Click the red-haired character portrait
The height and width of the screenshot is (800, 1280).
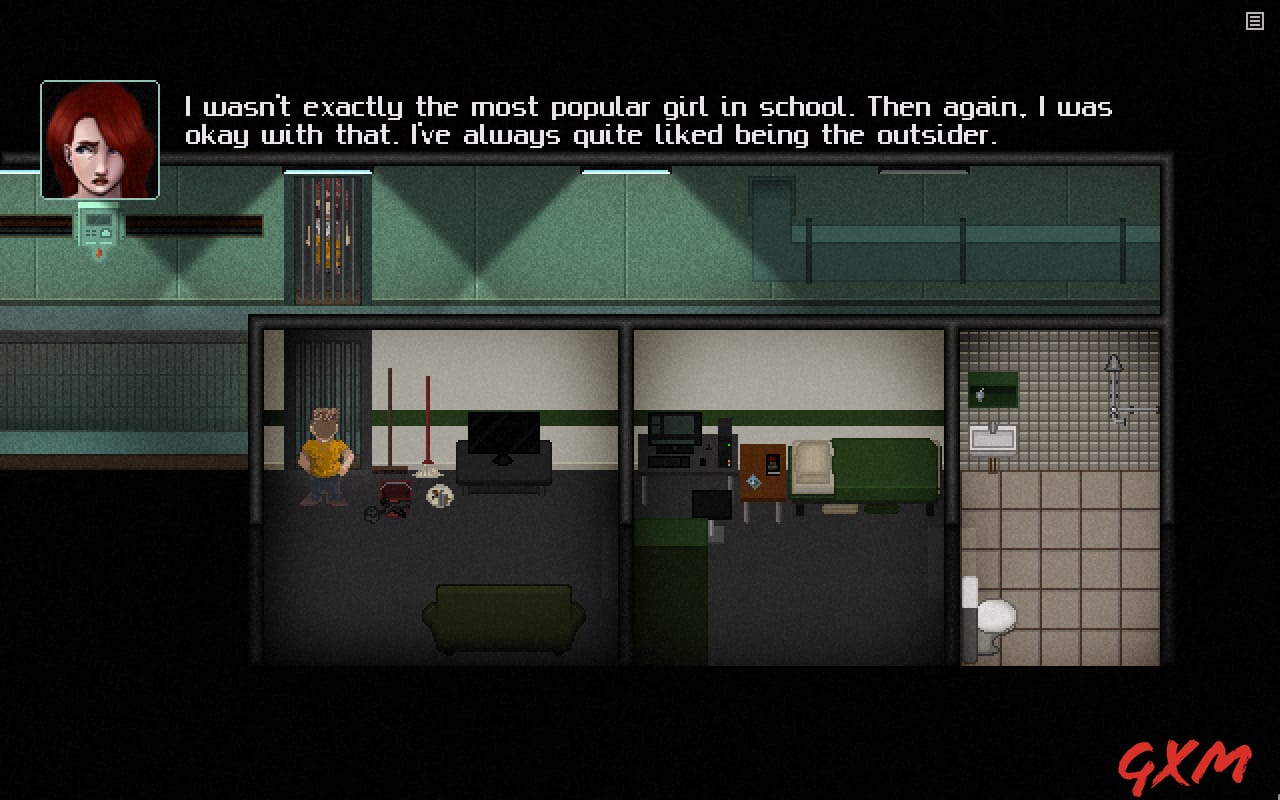pyautogui.click(x=98, y=138)
